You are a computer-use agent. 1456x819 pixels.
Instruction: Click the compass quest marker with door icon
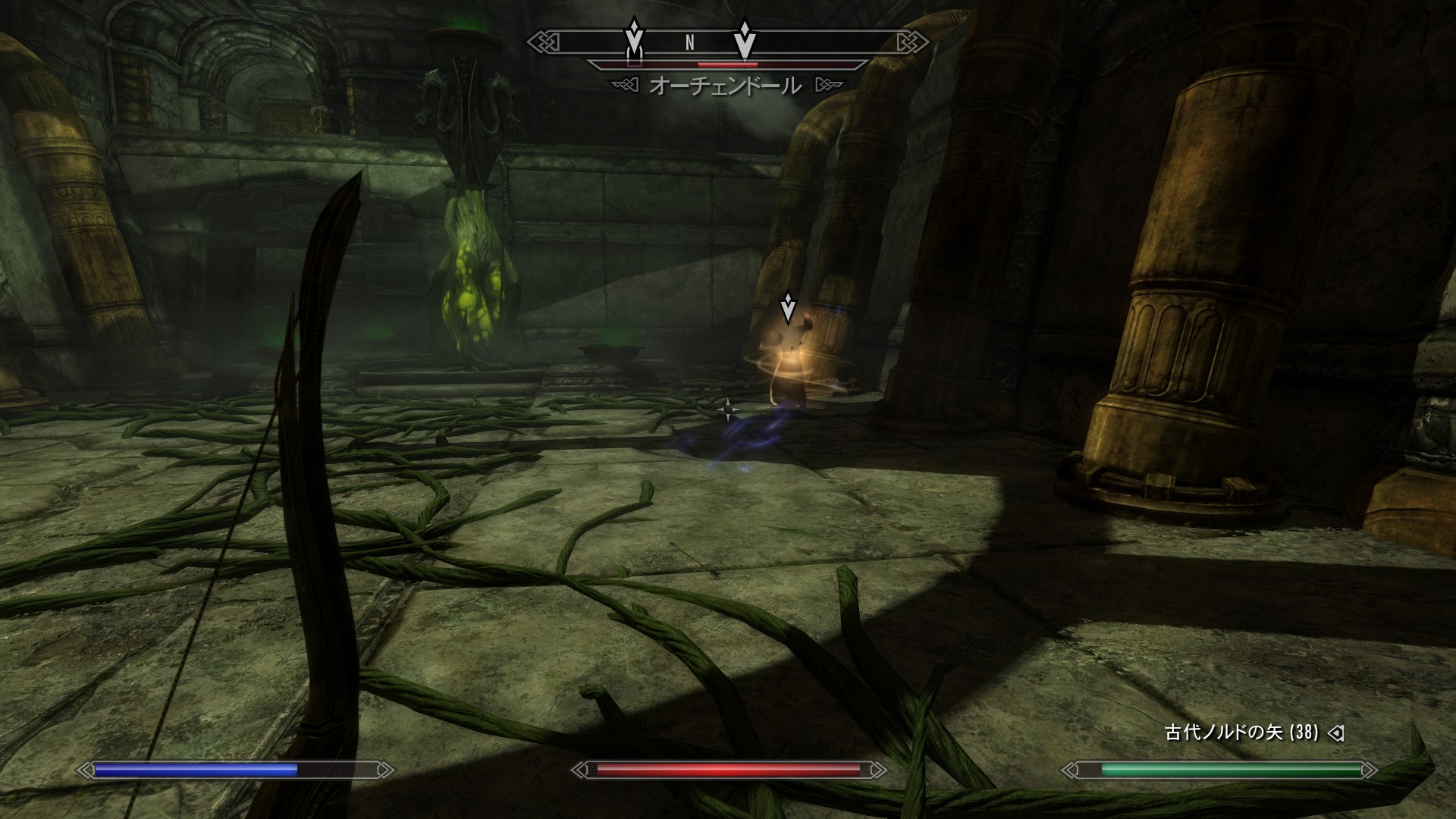pyautogui.click(x=634, y=41)
